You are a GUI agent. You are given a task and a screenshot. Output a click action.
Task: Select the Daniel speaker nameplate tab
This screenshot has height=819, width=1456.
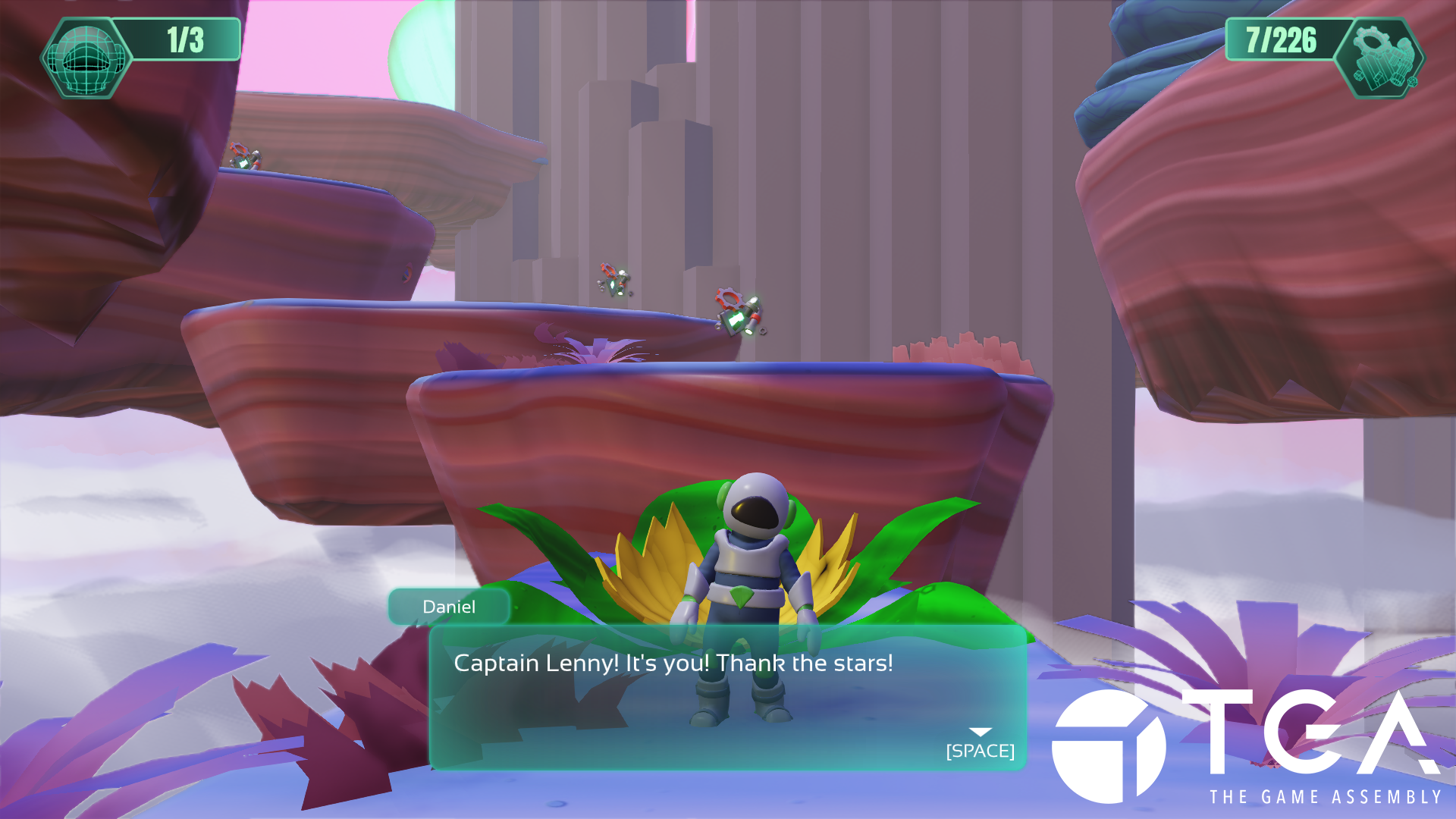449,607
